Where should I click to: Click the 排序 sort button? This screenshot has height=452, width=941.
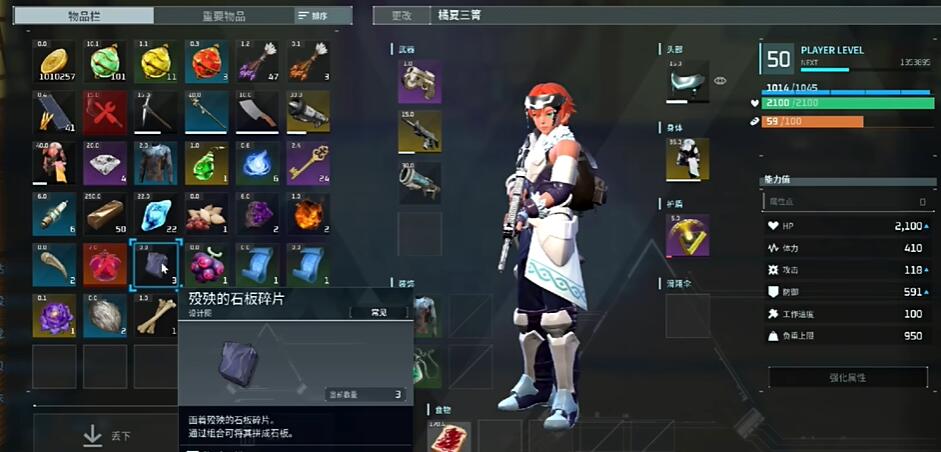pyautogui.click(x=312, y=16)
